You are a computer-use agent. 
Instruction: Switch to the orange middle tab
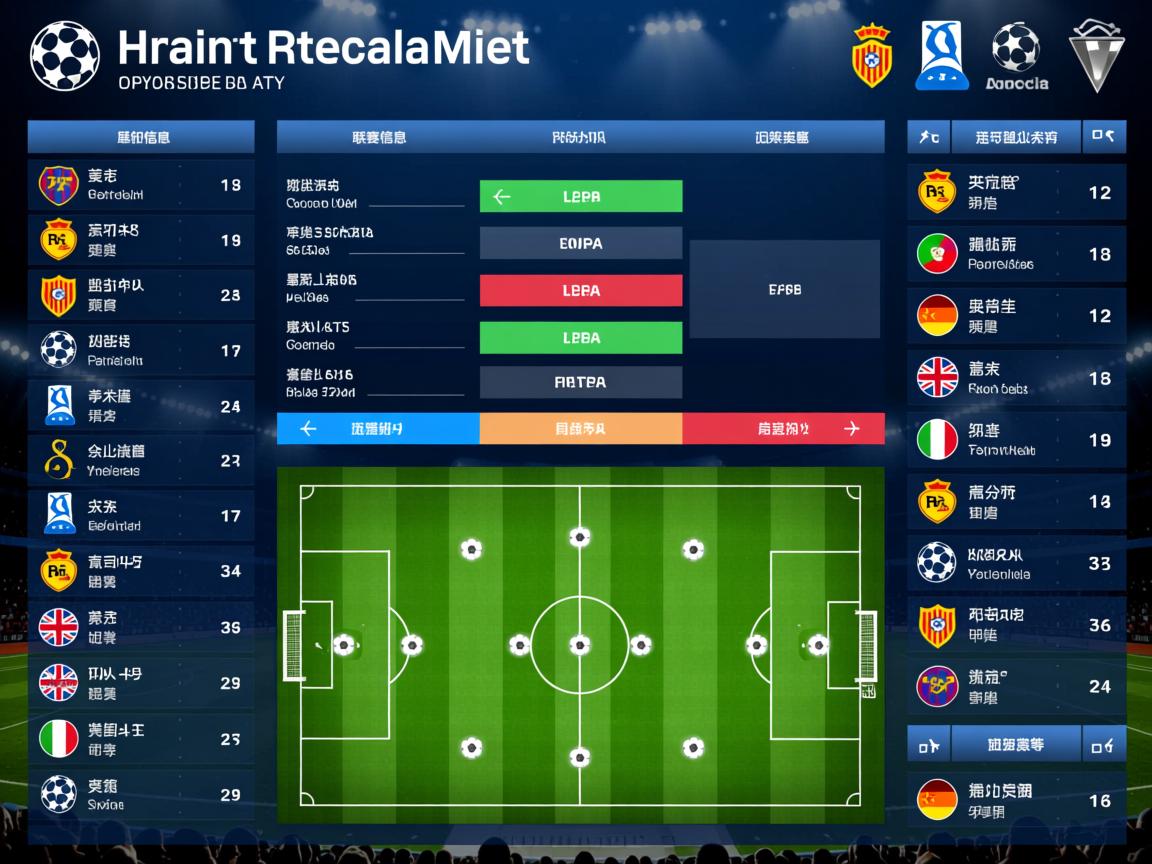pos(581,429)
